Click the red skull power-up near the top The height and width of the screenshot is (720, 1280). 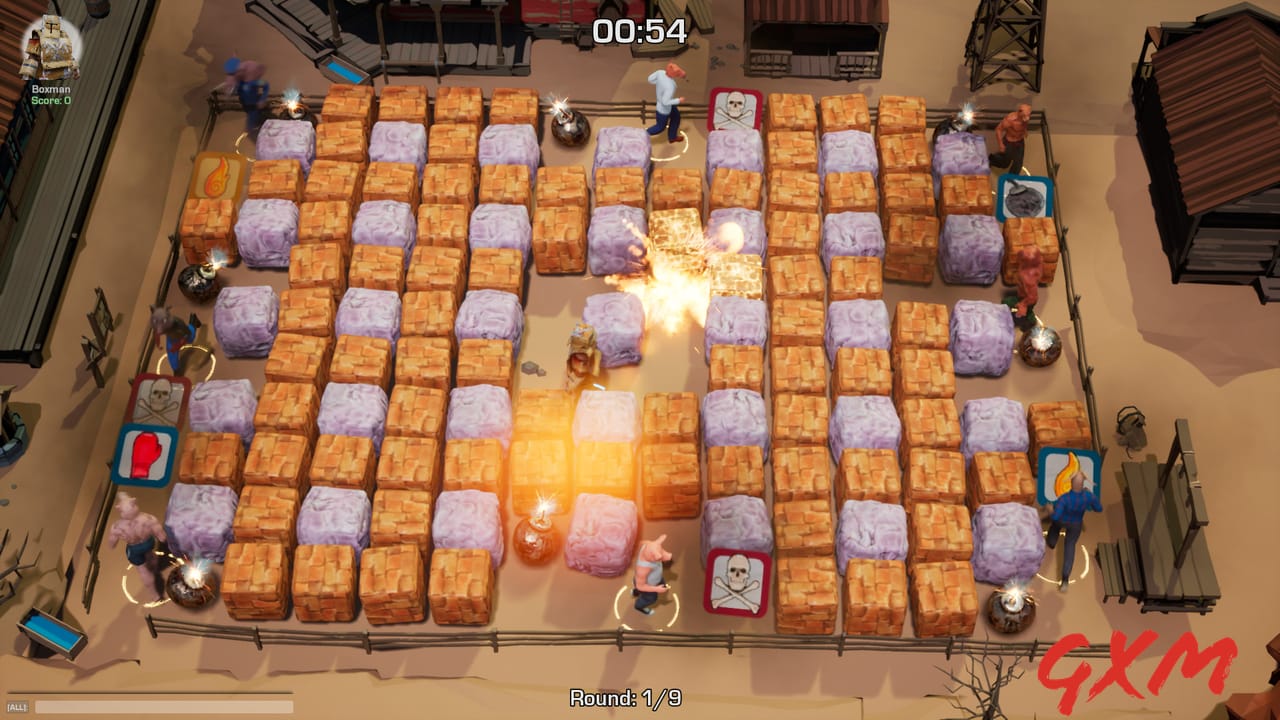[x=735, y=110]
